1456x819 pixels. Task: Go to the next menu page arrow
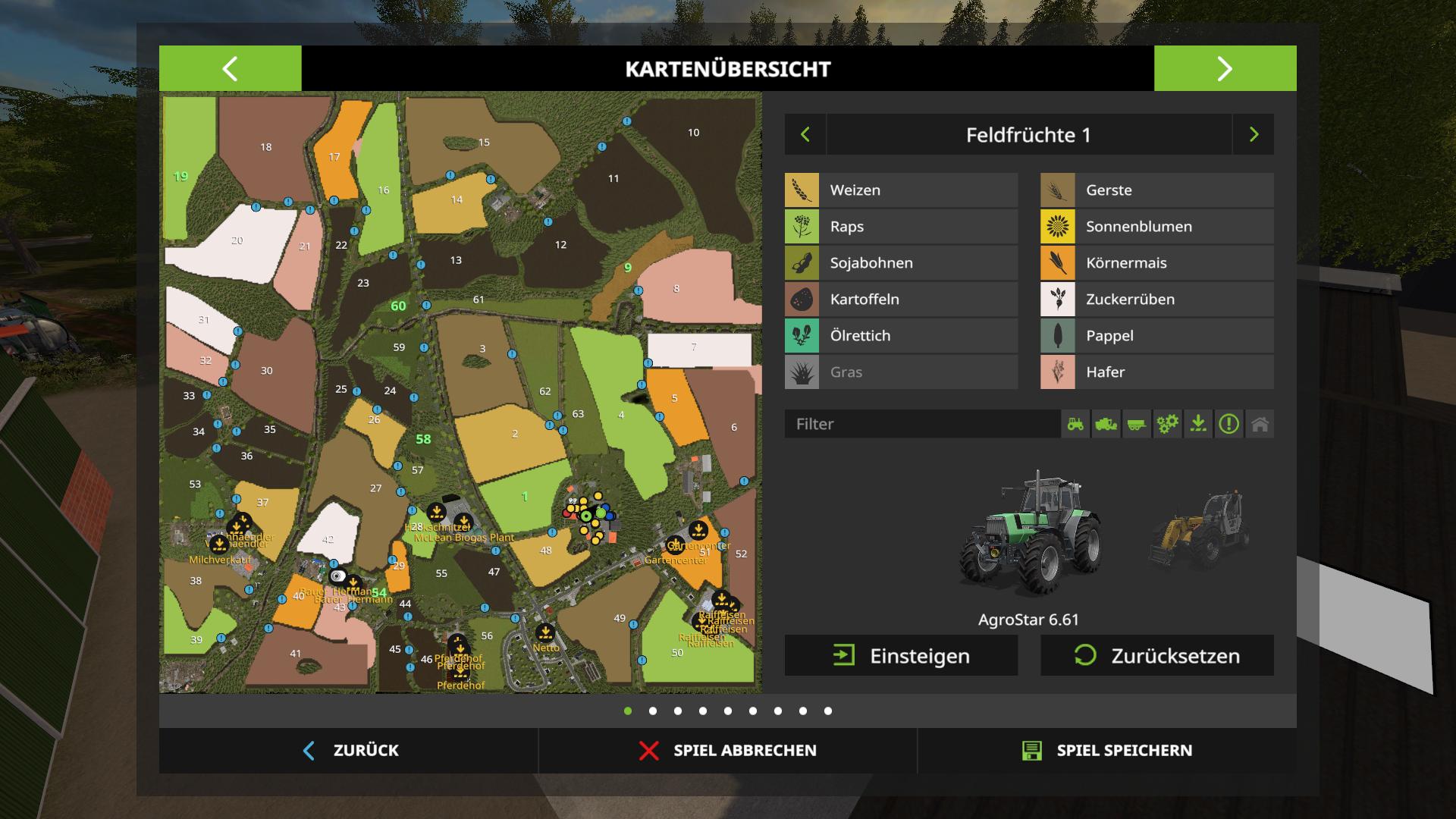[1225, 68]
